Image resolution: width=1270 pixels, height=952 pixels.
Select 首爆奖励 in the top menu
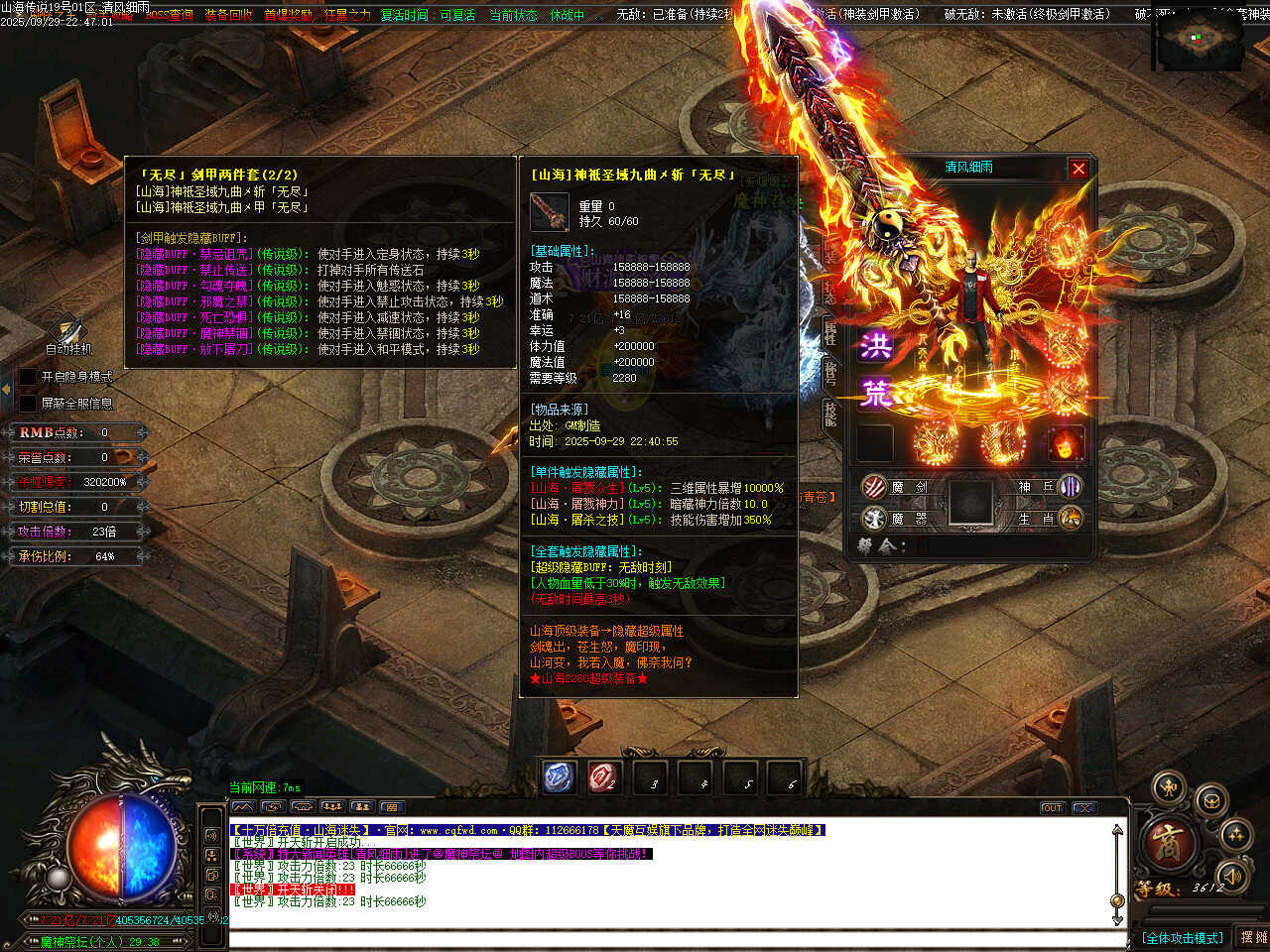[x=288, y=15]
